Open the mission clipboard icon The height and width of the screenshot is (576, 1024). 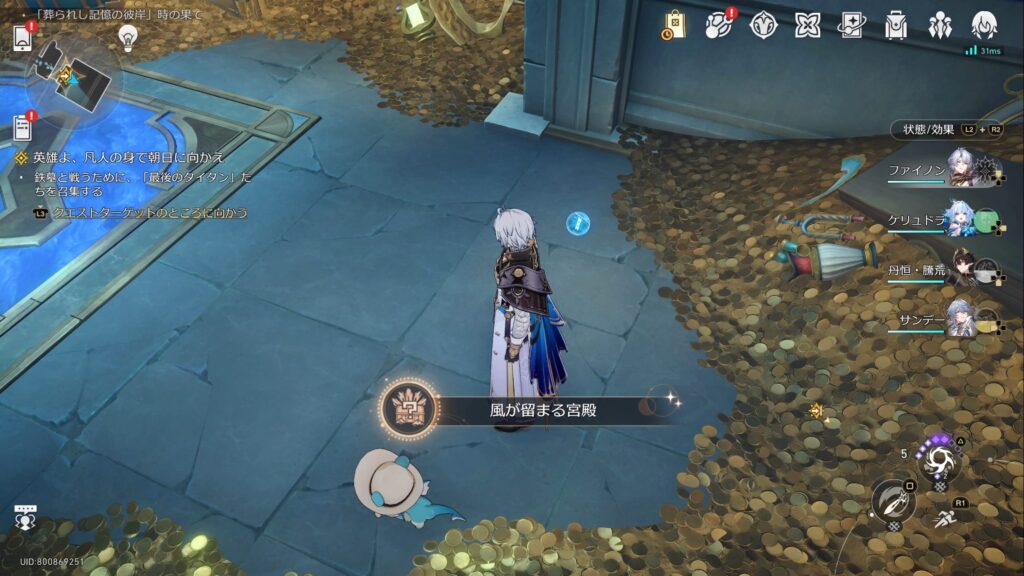[23, 127]
